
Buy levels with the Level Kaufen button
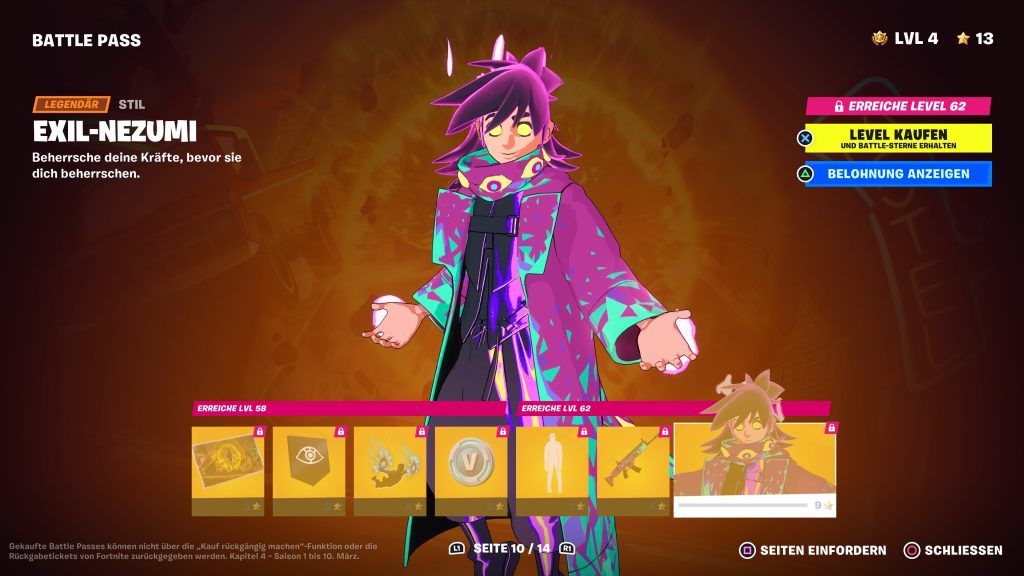[898, 138]
